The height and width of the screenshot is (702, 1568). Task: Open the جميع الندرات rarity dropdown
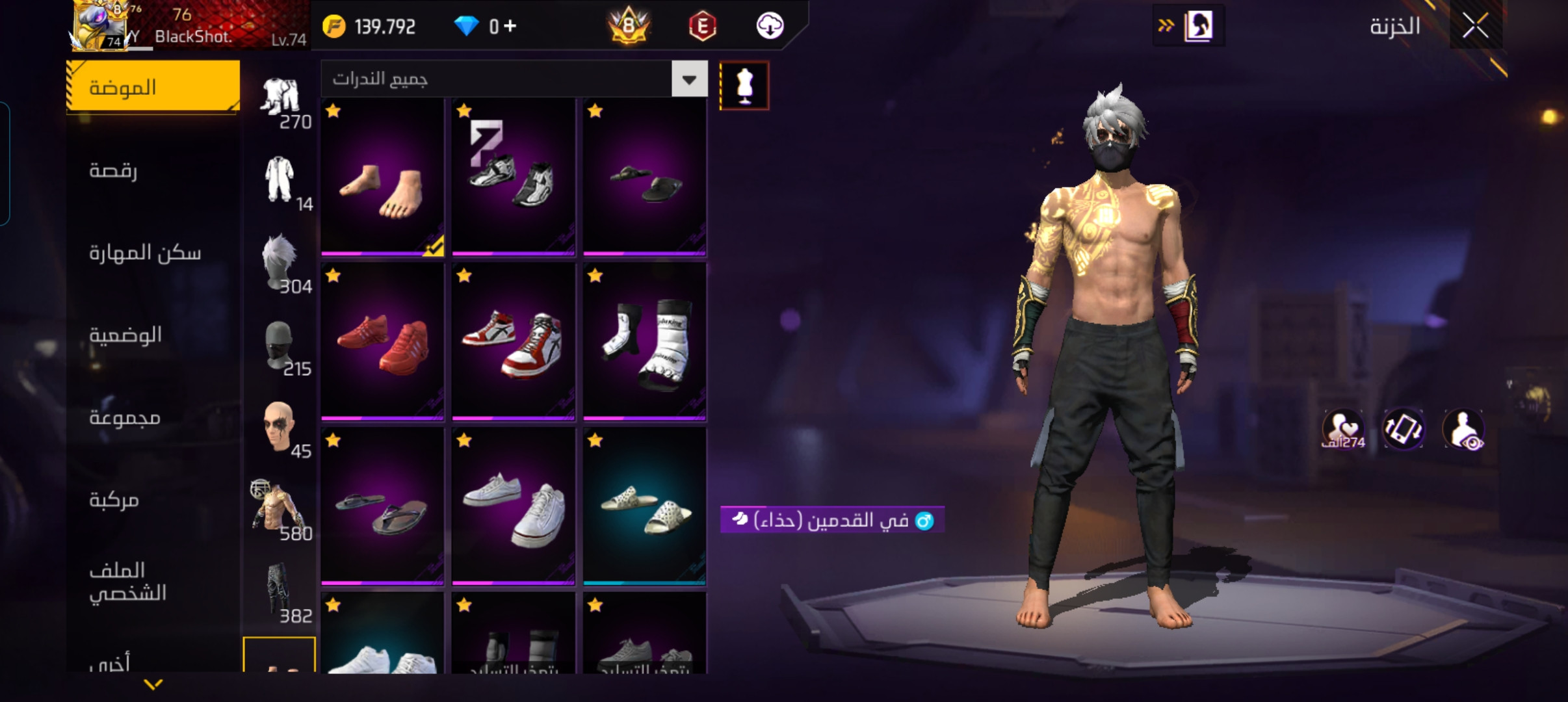click(x=689, y=79)
